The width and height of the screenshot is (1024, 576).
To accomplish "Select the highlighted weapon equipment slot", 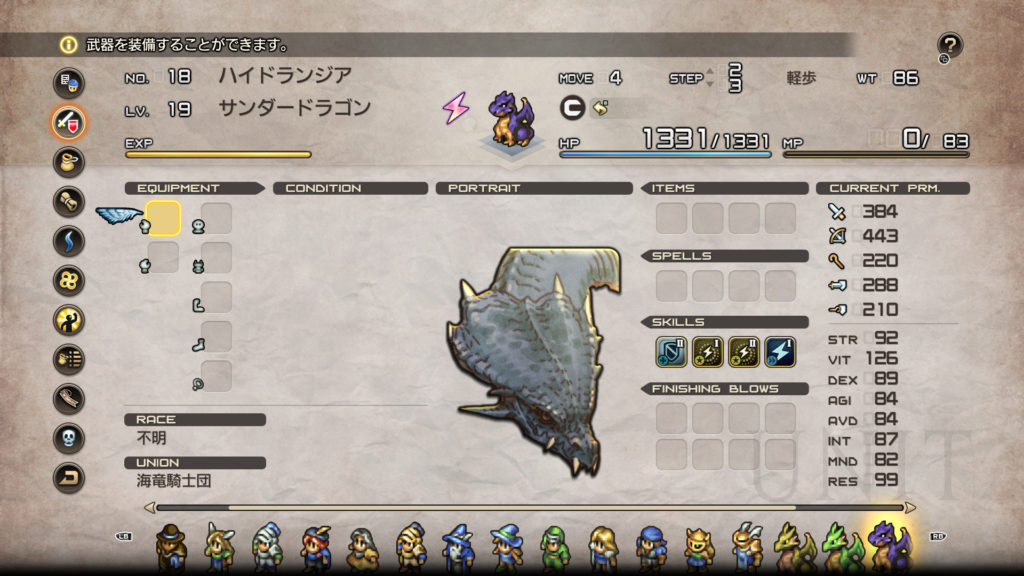I will (163, 217).
